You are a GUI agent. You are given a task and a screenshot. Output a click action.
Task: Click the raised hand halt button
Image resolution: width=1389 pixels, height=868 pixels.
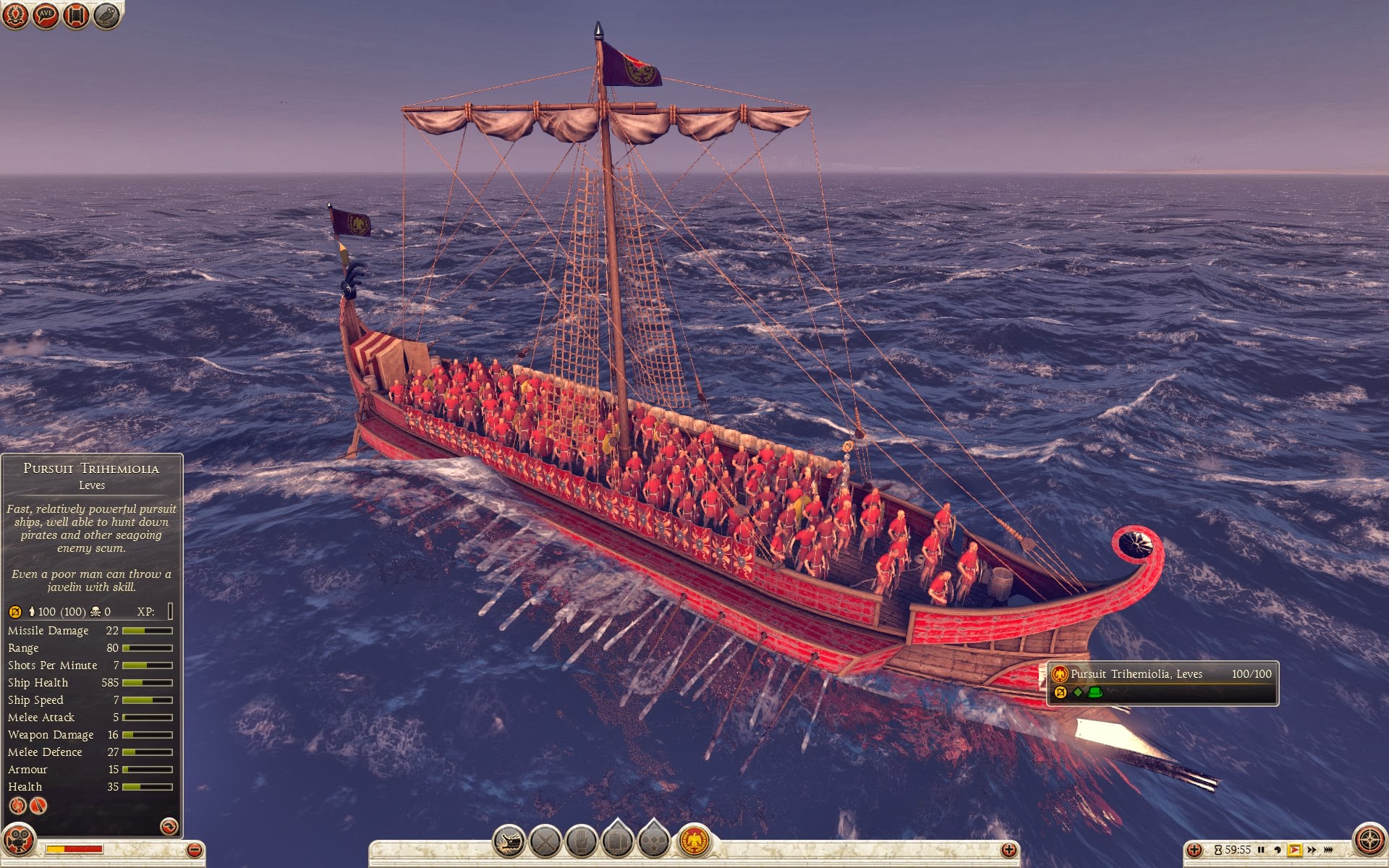[582, 841]
